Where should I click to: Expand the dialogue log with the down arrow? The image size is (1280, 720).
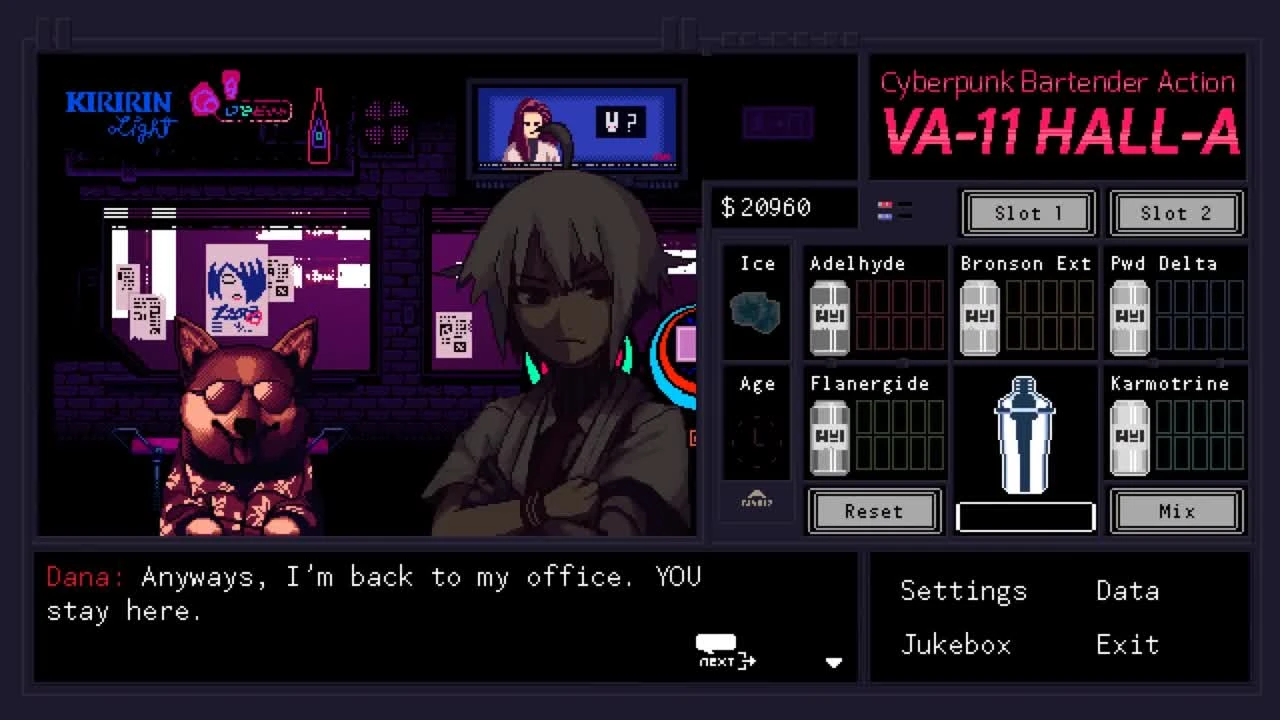[x=835, y=662]
